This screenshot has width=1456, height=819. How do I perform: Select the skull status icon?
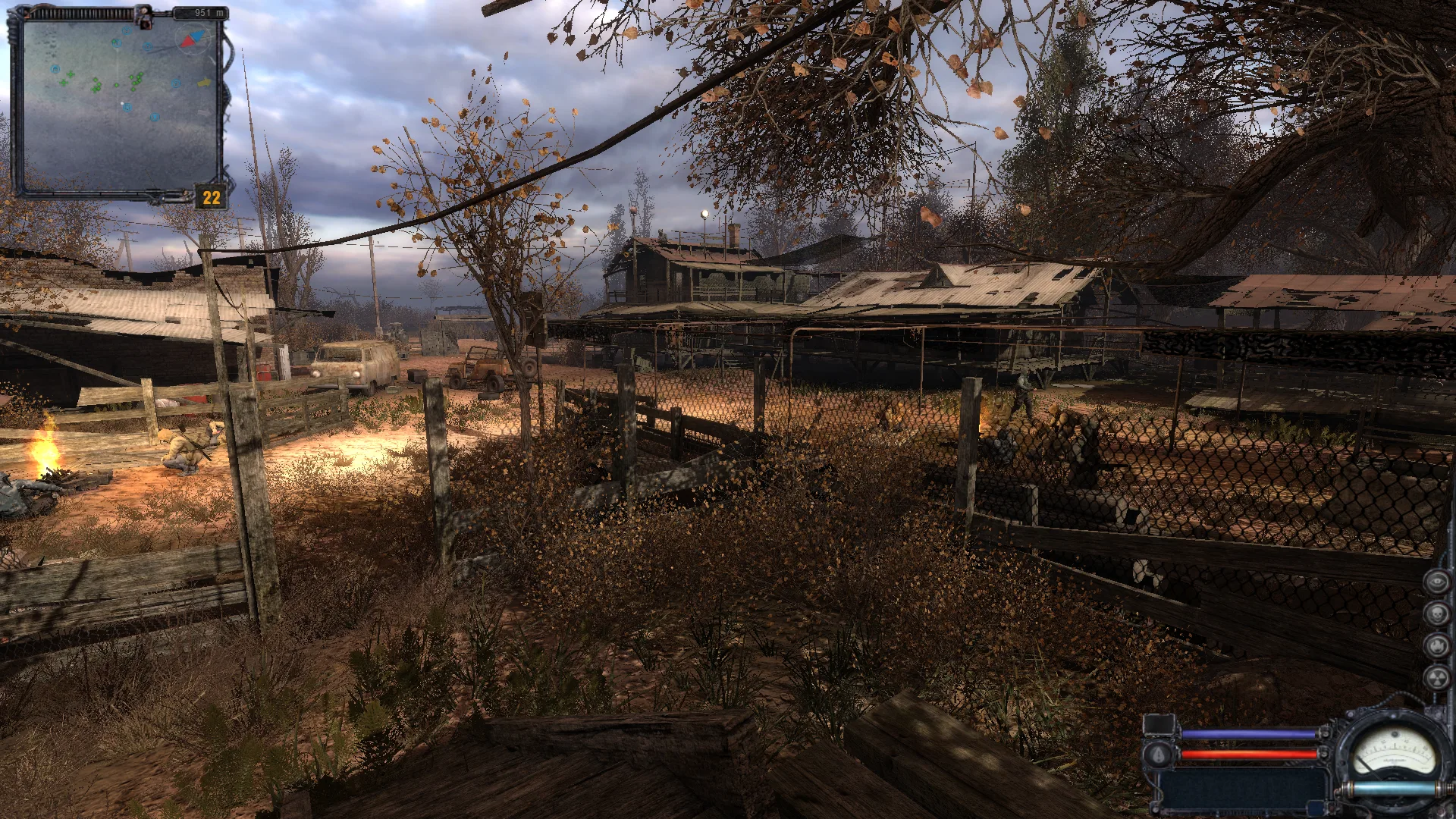pyautogui.click(x=1436, y=613)
